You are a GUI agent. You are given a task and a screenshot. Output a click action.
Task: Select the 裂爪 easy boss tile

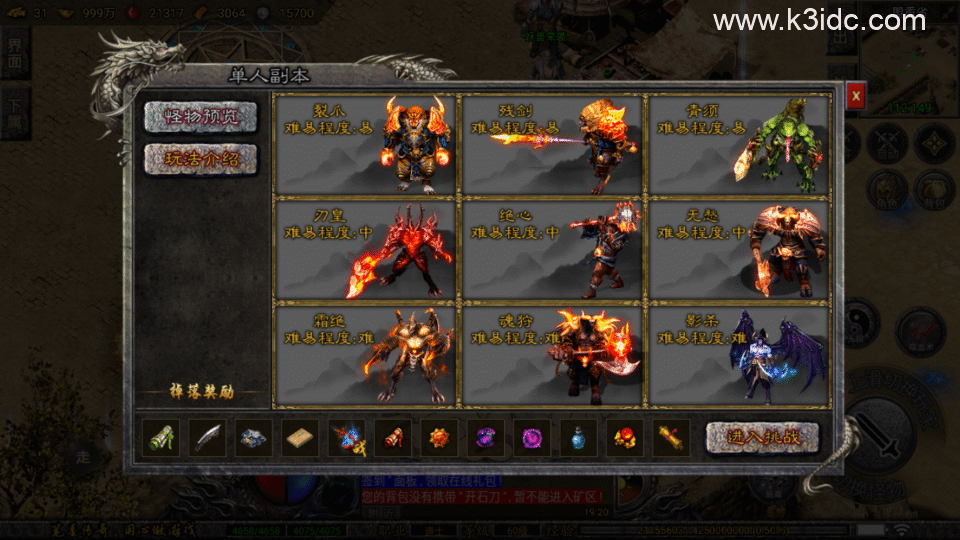(364, 145)
